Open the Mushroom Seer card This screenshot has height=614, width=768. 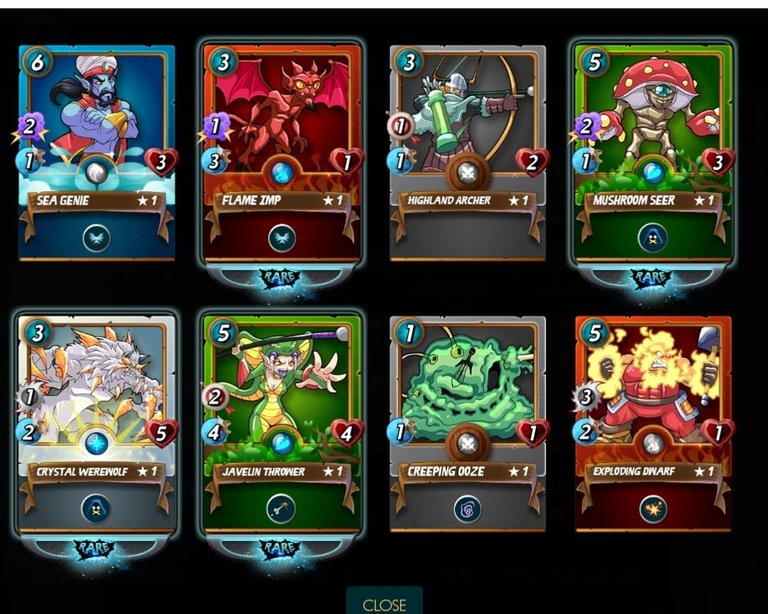coord(653,150)
